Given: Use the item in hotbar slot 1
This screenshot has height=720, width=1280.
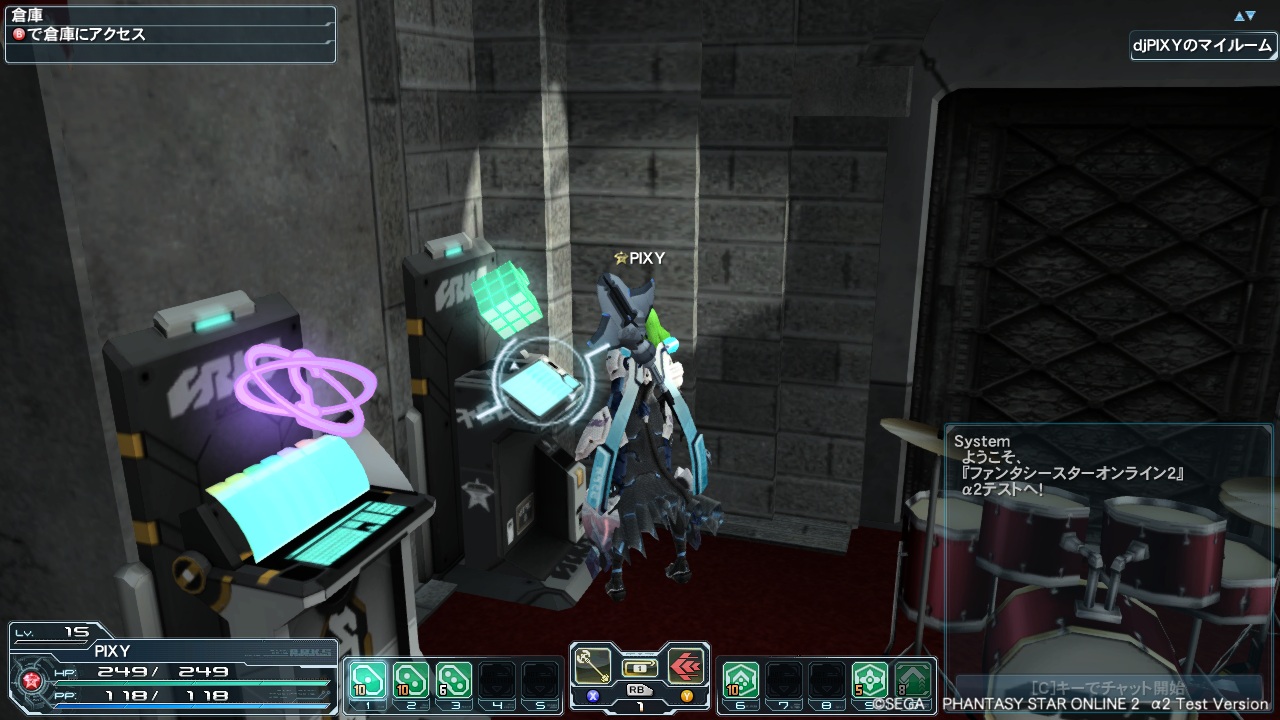Looking at the screenshot, I should tap(367, 681).
